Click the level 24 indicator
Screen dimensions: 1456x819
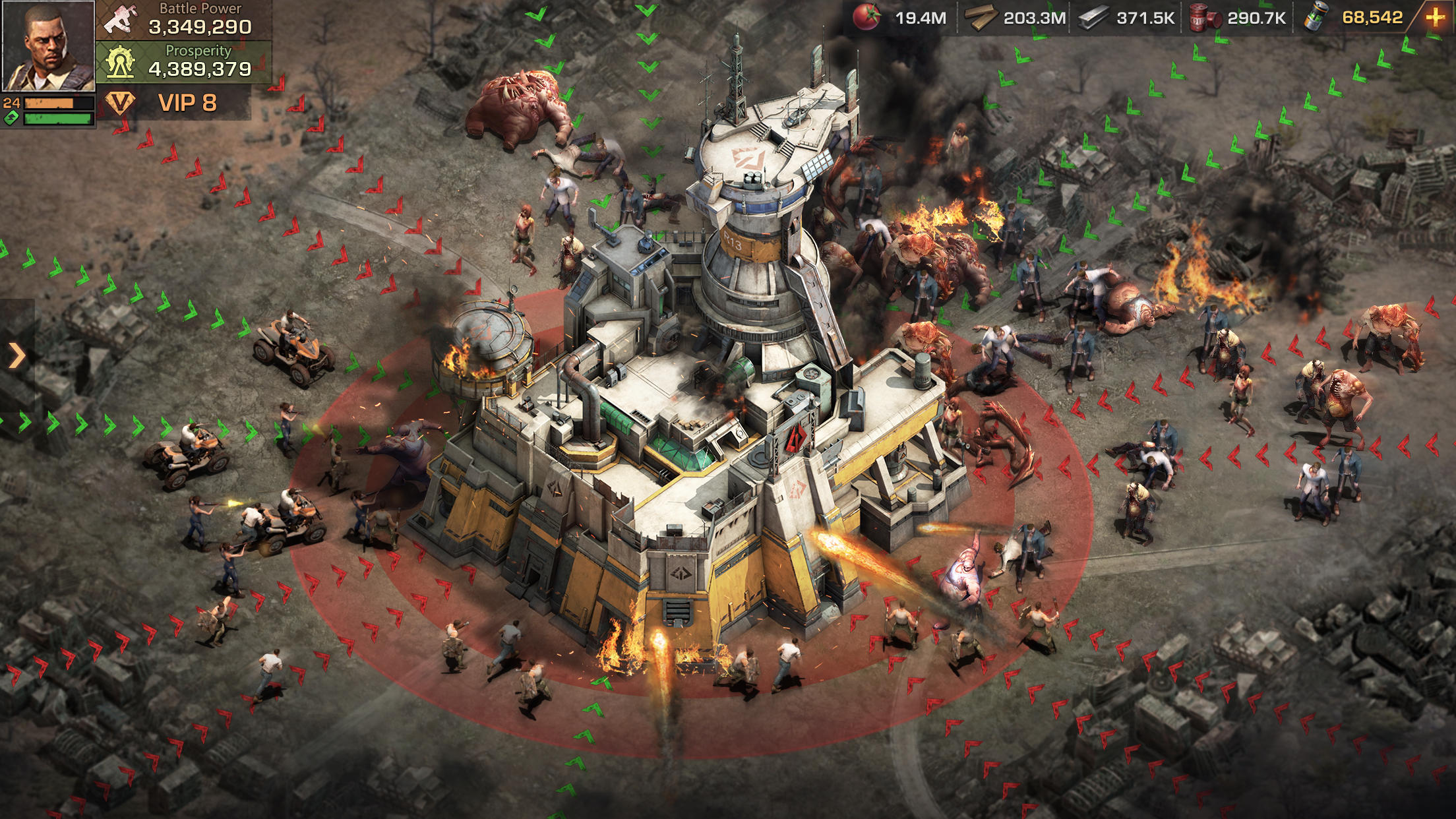click(x=11, y=104)
